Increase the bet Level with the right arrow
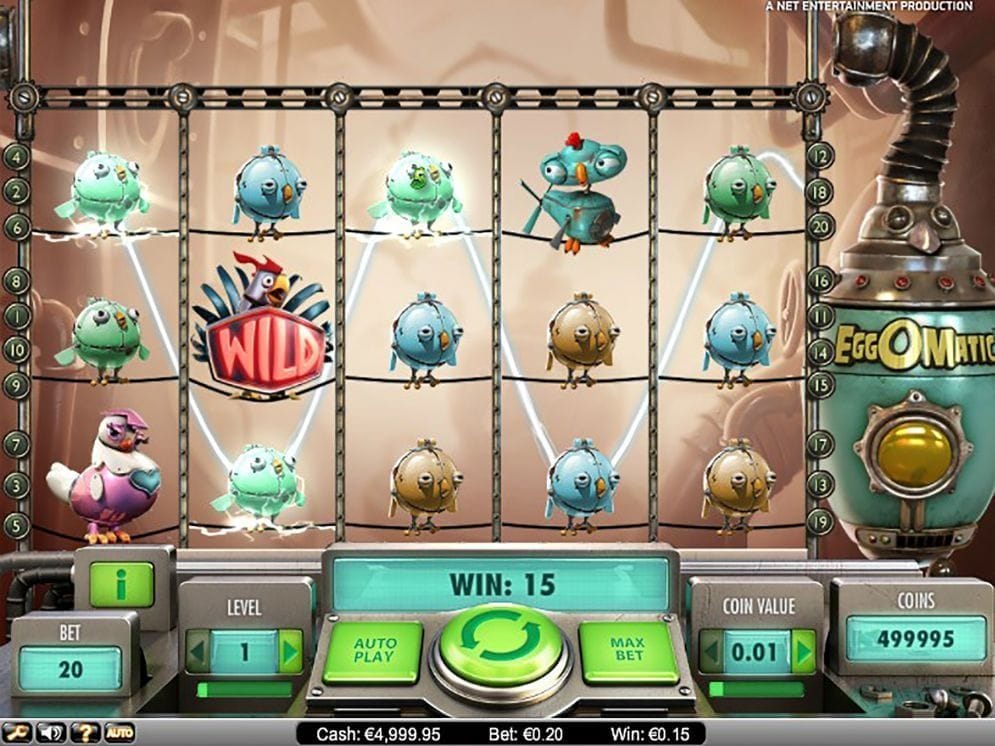 (290, 651)
